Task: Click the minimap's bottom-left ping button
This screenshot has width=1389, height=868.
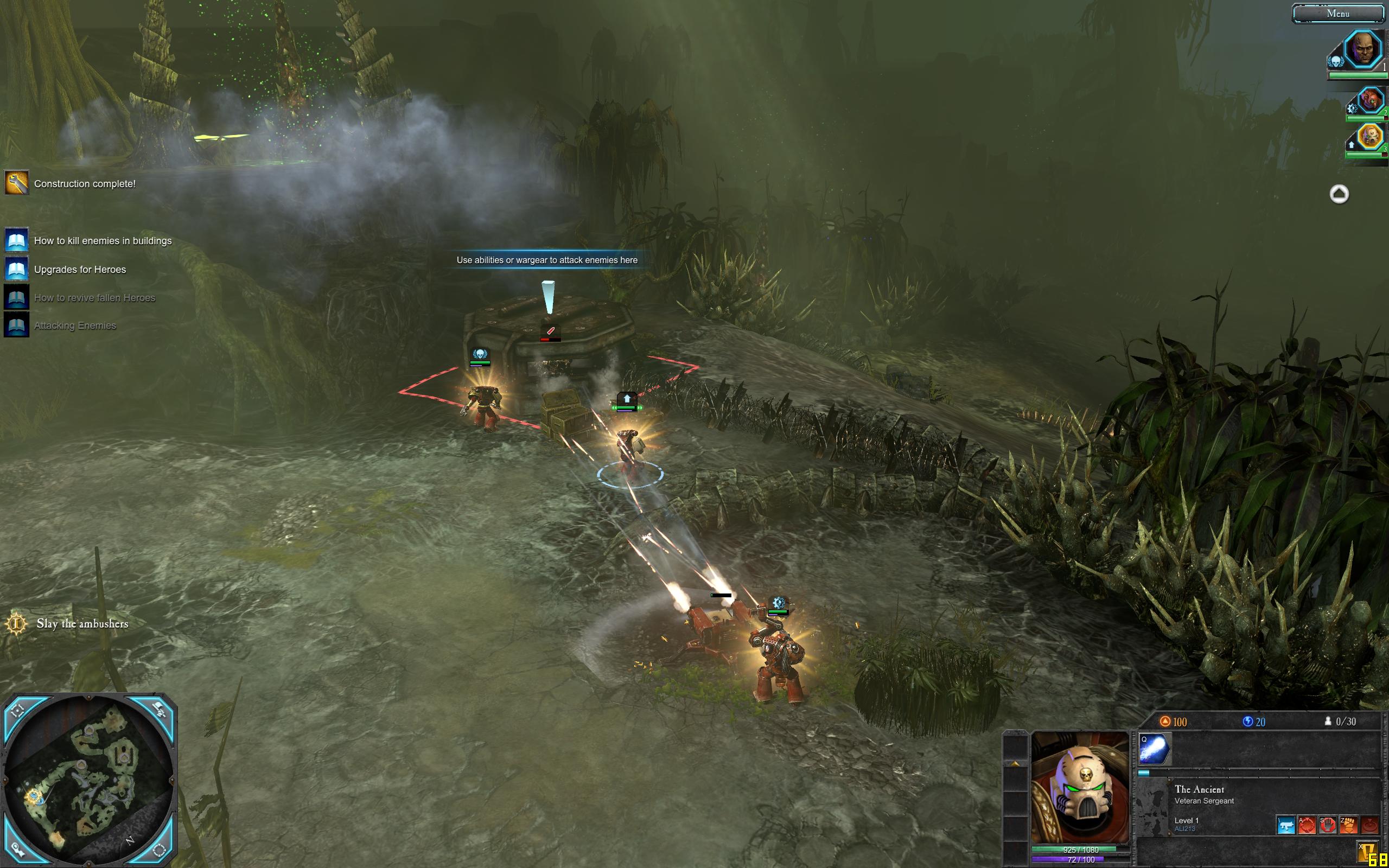Action: (17, 849)
